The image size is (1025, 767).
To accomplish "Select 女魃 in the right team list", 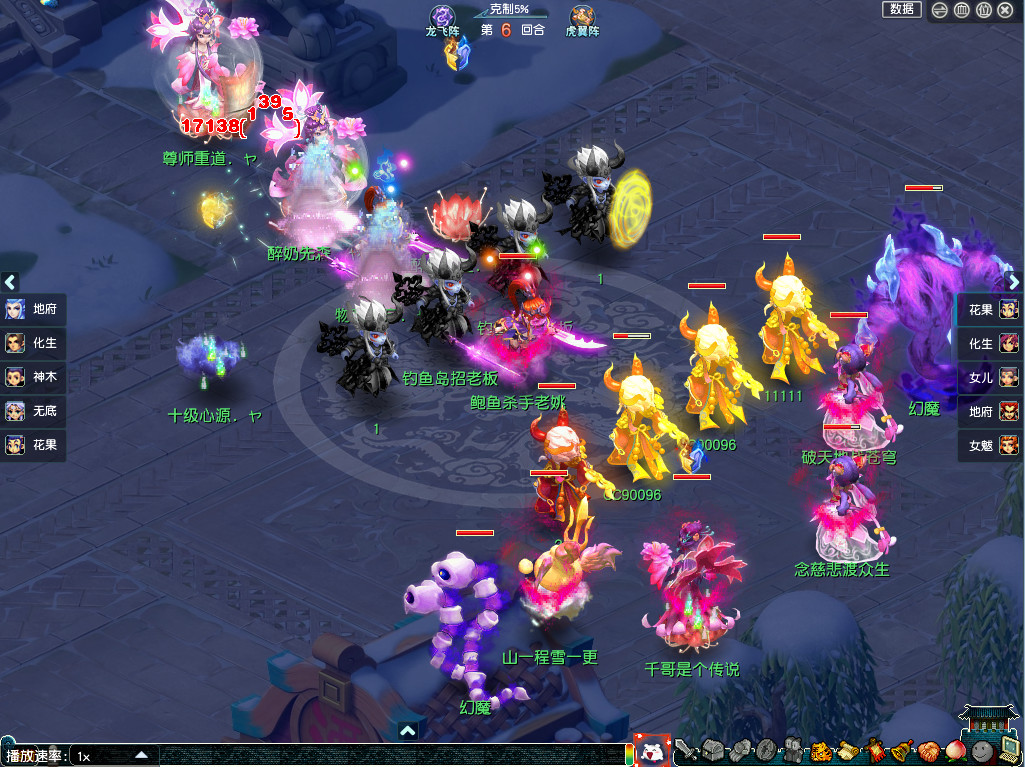I will [991, 445].
